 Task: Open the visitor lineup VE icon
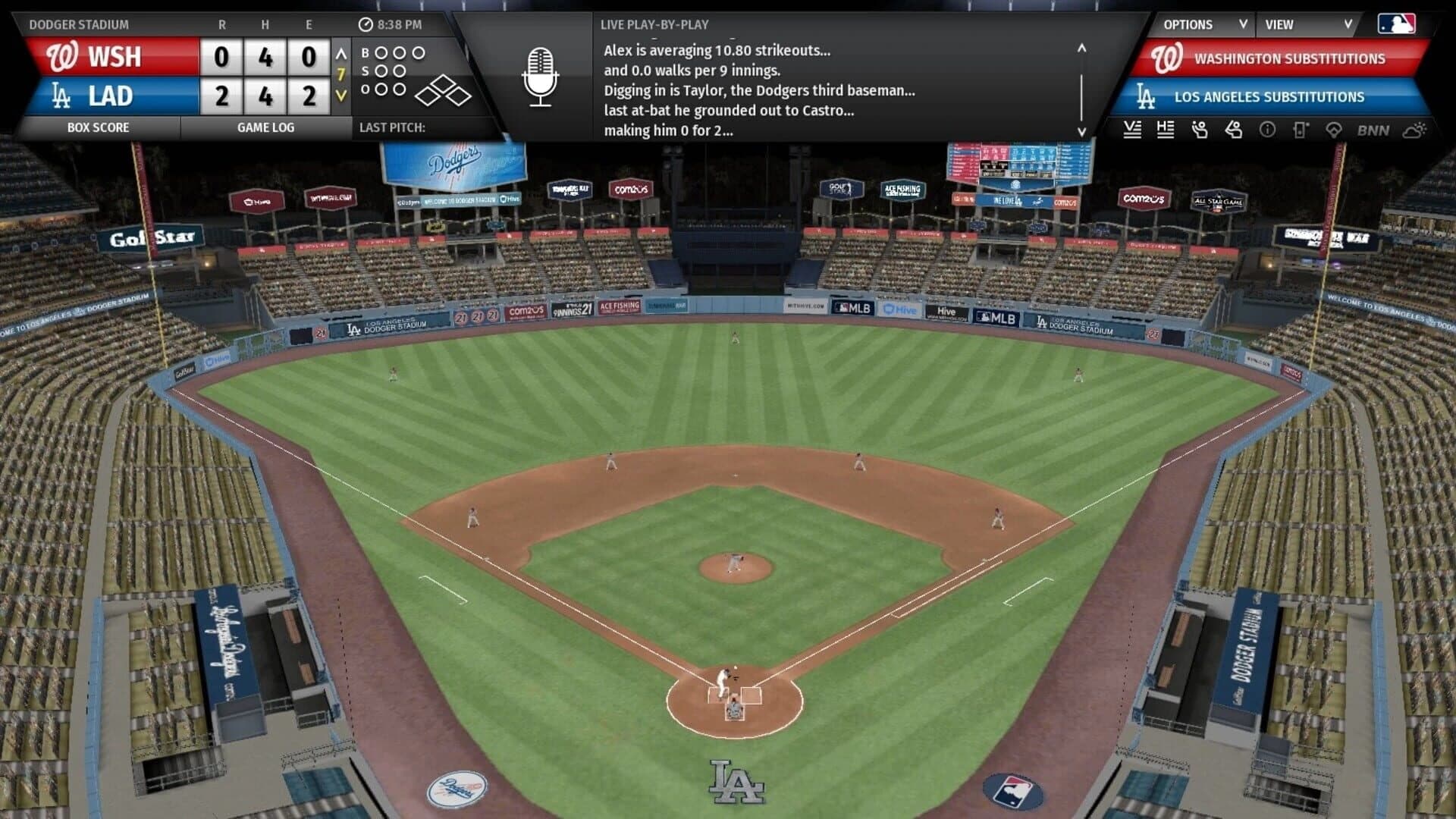(x=1133, y=130)
